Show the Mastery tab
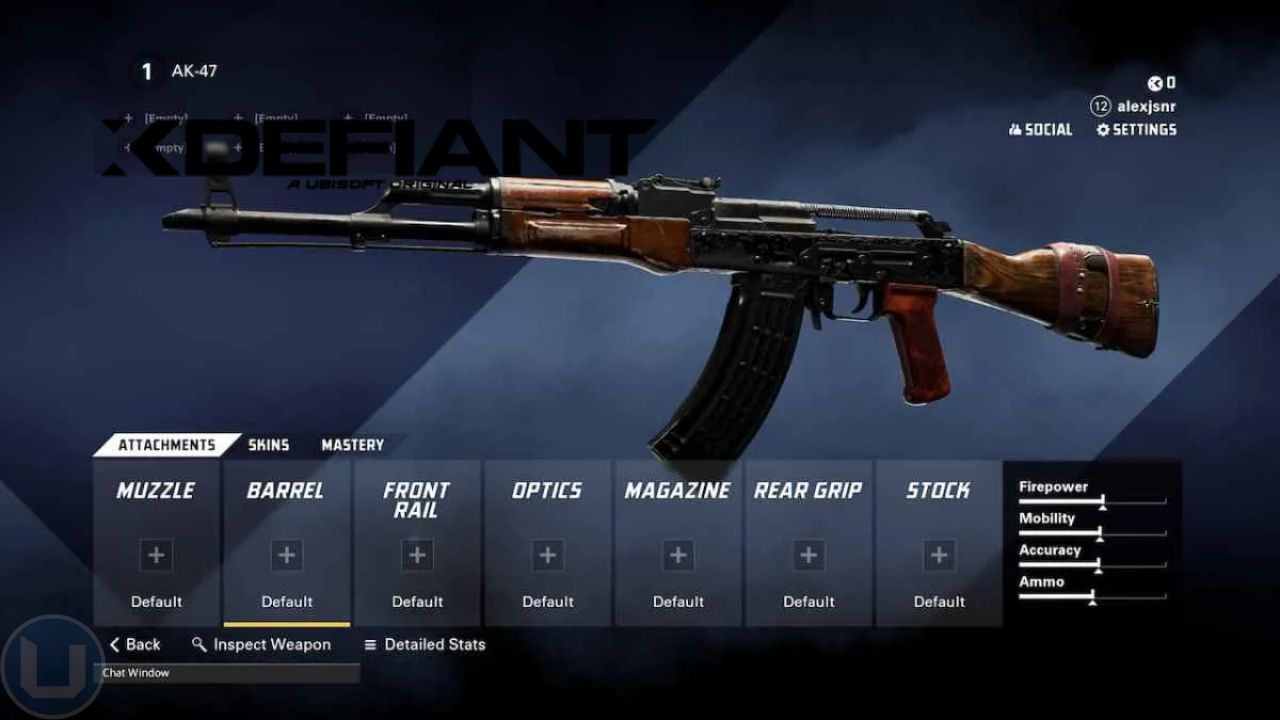 pos(352,445)
